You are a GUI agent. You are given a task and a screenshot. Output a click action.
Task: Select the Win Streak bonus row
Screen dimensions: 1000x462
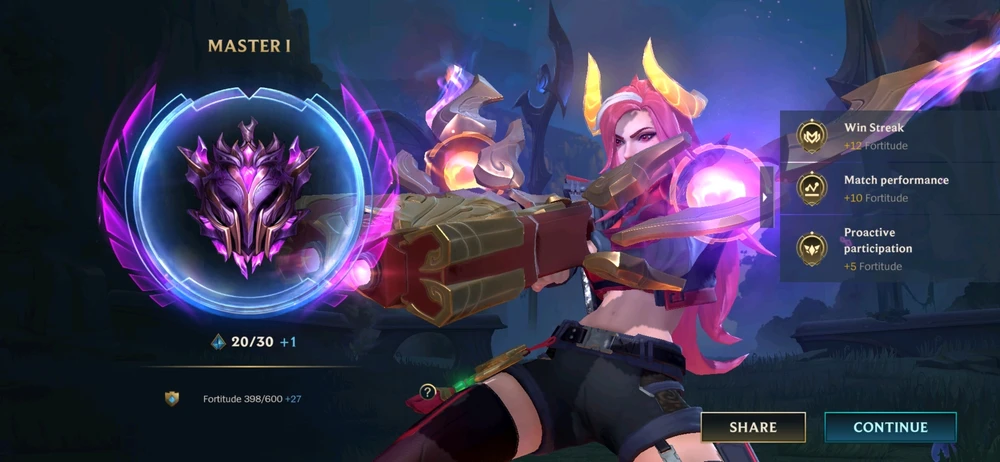coord(890,136)
